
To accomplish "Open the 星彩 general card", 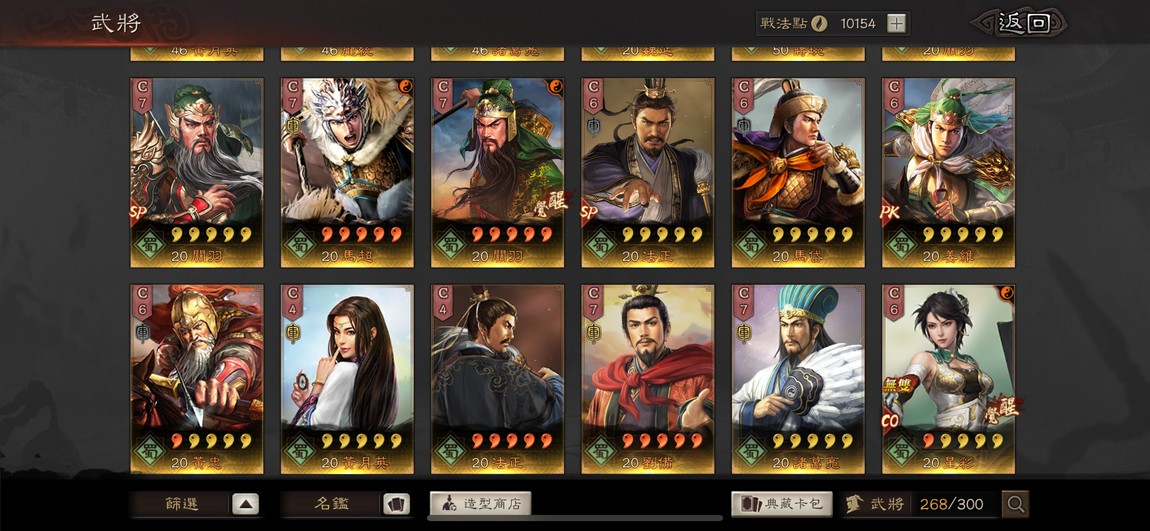I will [948, 378].
